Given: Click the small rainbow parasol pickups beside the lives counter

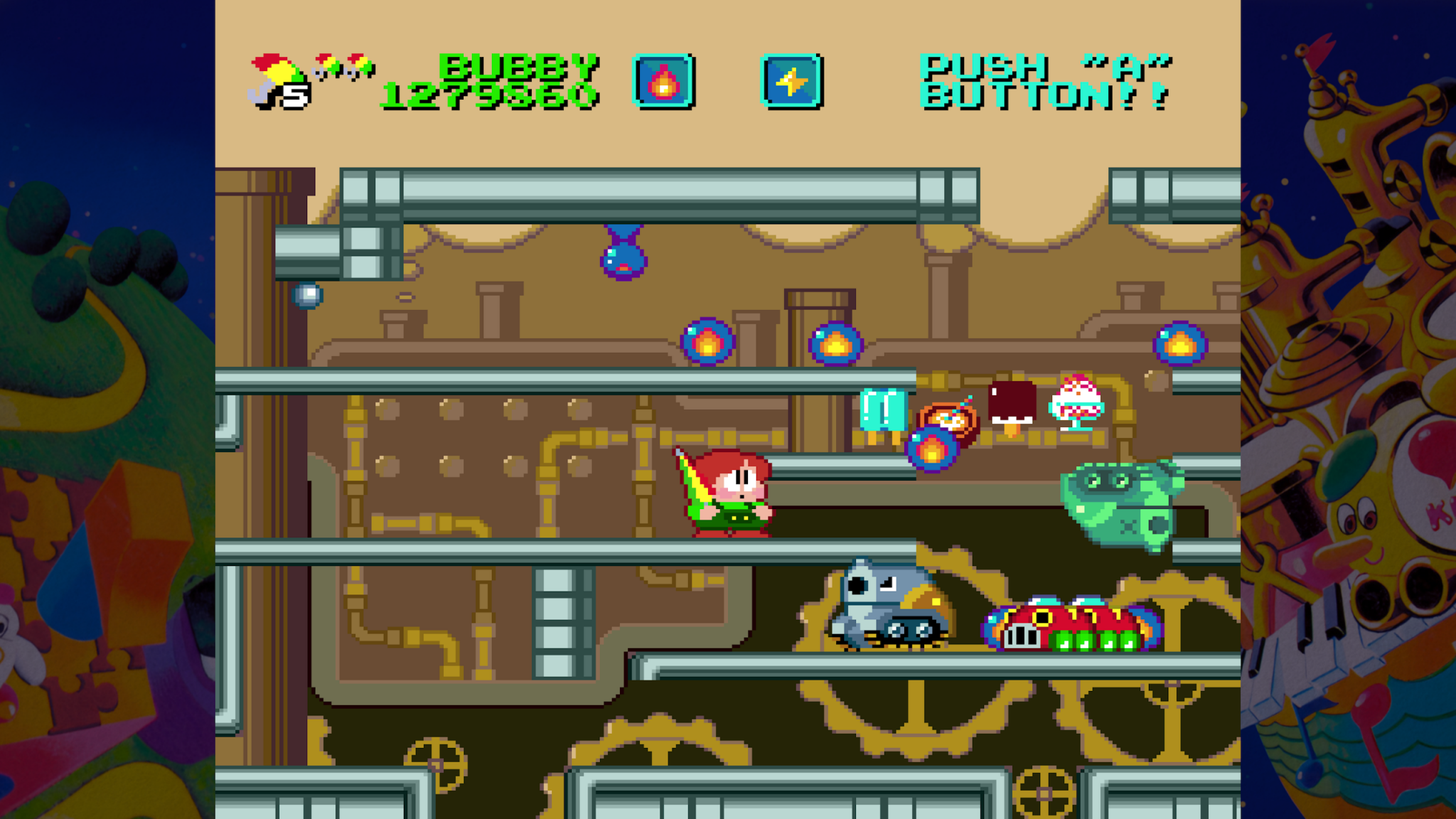Looking at the screenshot, I should (343, 68).
